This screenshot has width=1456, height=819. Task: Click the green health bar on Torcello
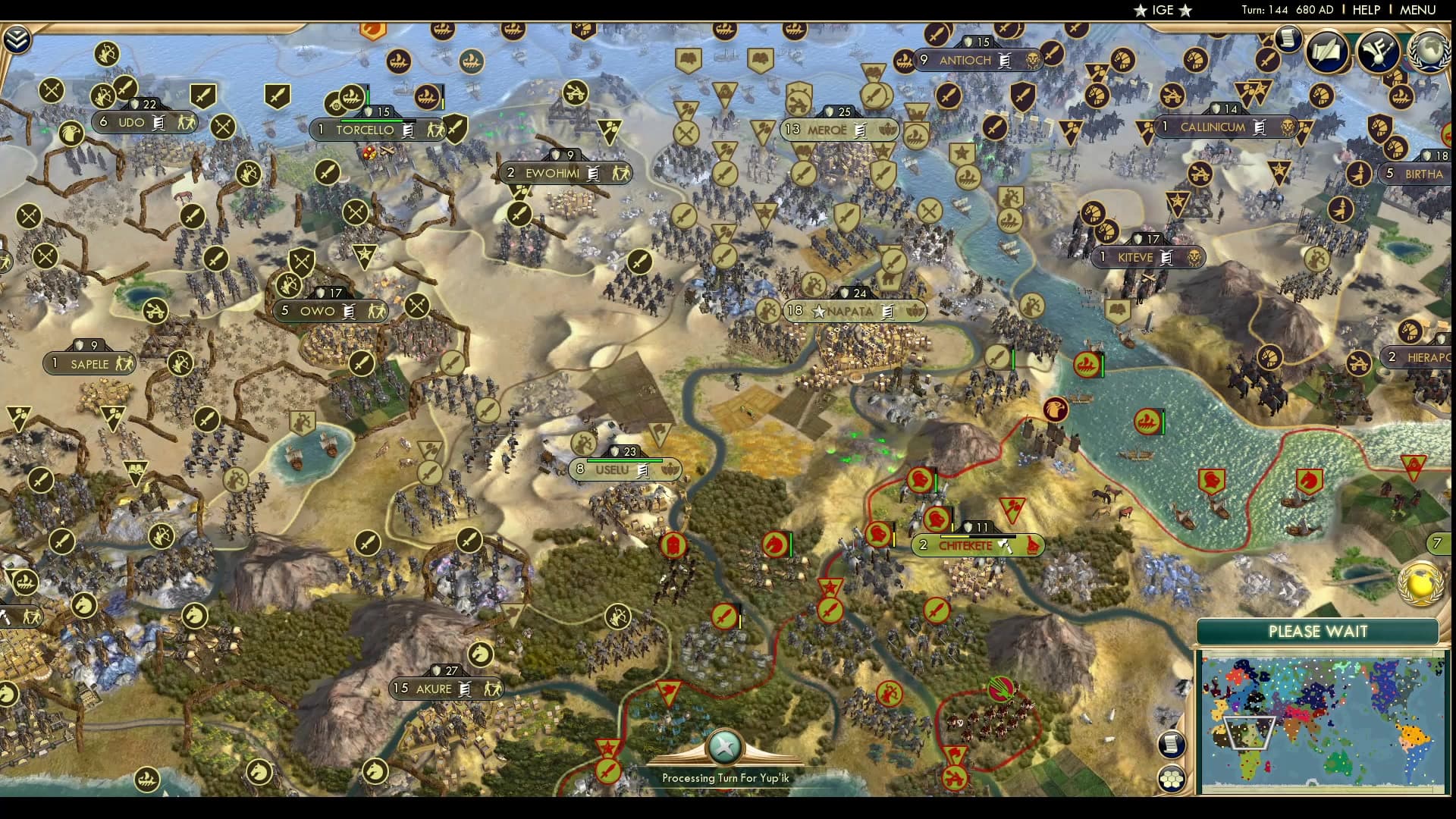pos(372,121)
